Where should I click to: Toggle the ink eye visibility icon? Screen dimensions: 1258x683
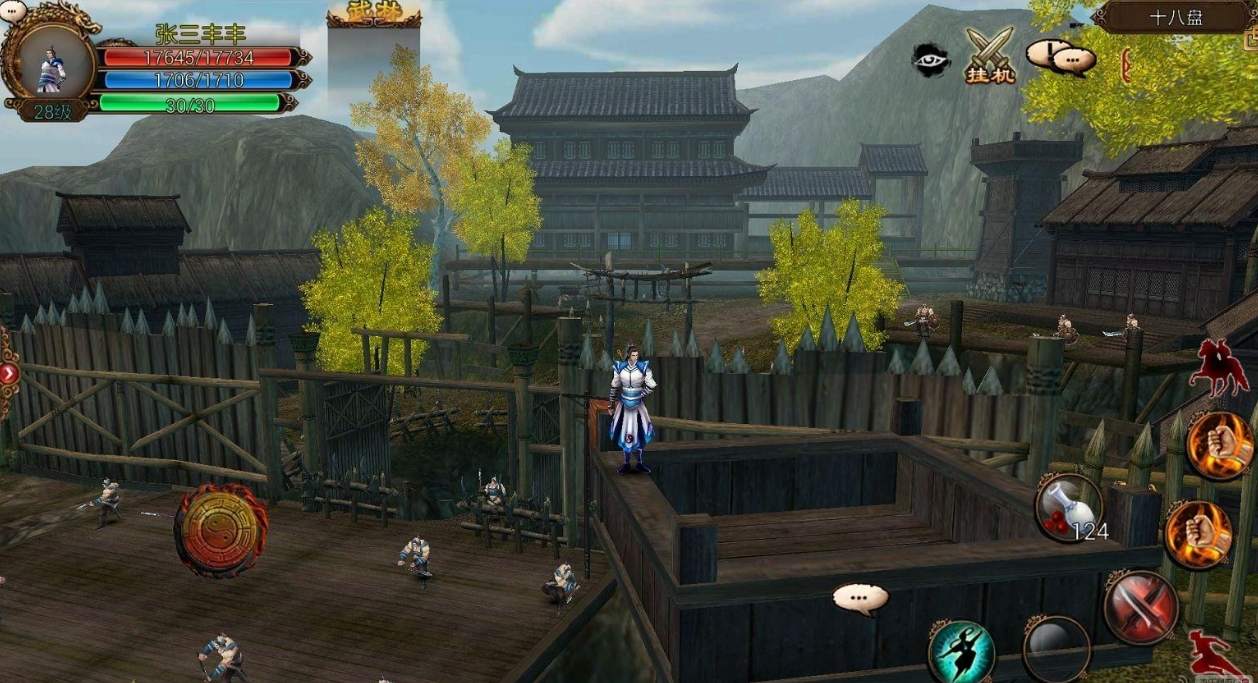tap(930, 59)
